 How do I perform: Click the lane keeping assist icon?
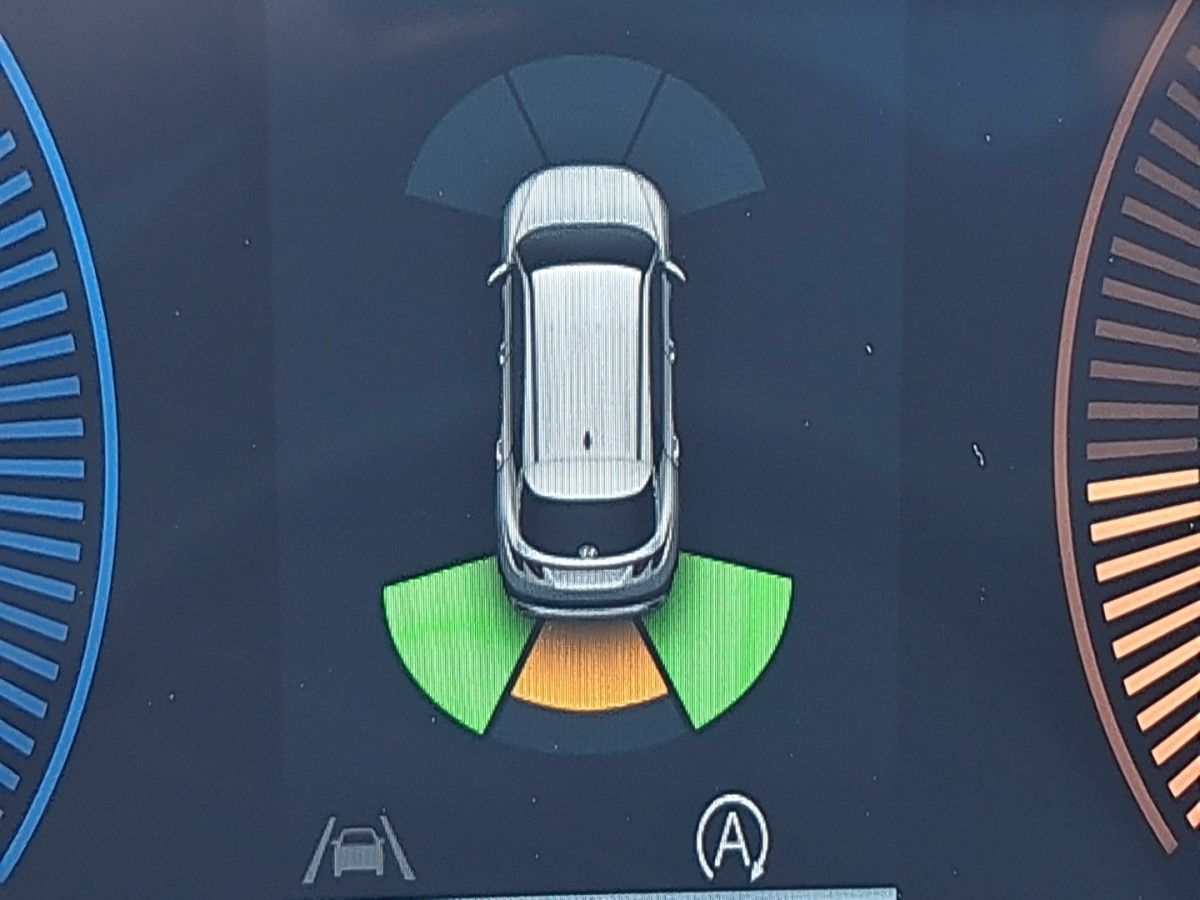click(358, 849)
